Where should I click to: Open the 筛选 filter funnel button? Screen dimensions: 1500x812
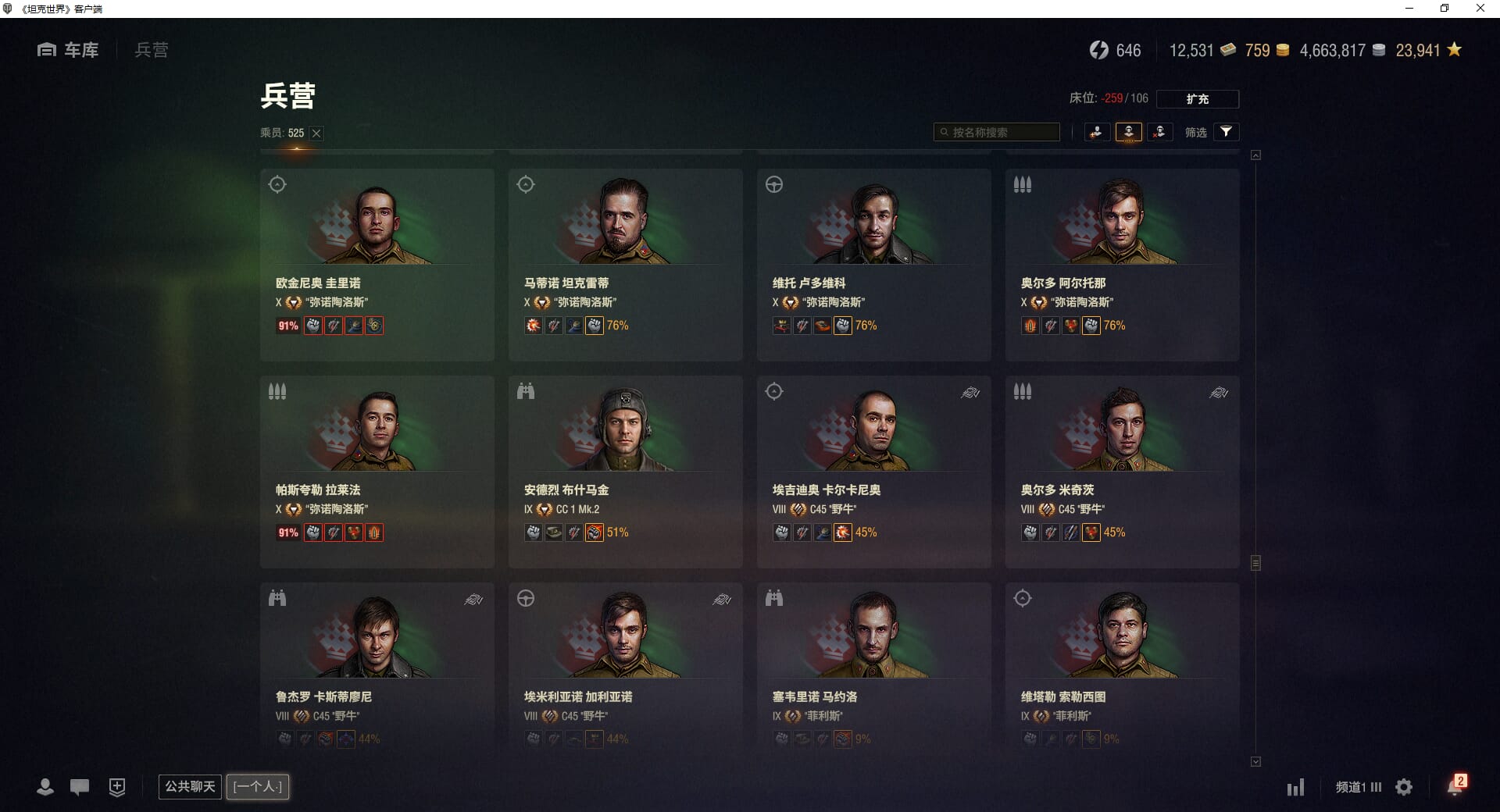click(x=1226, y=132)
